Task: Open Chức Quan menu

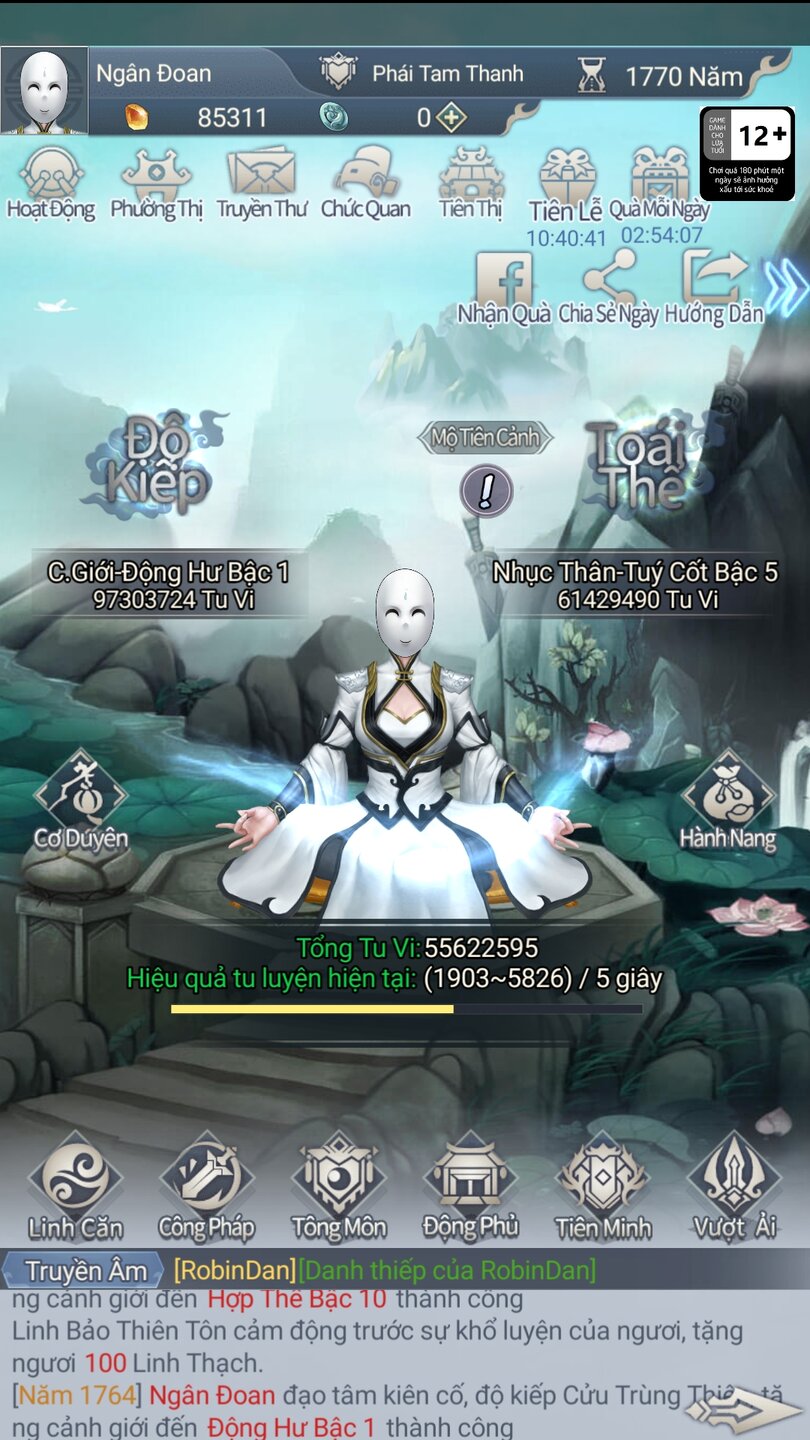Action: [x=366, y=180]
